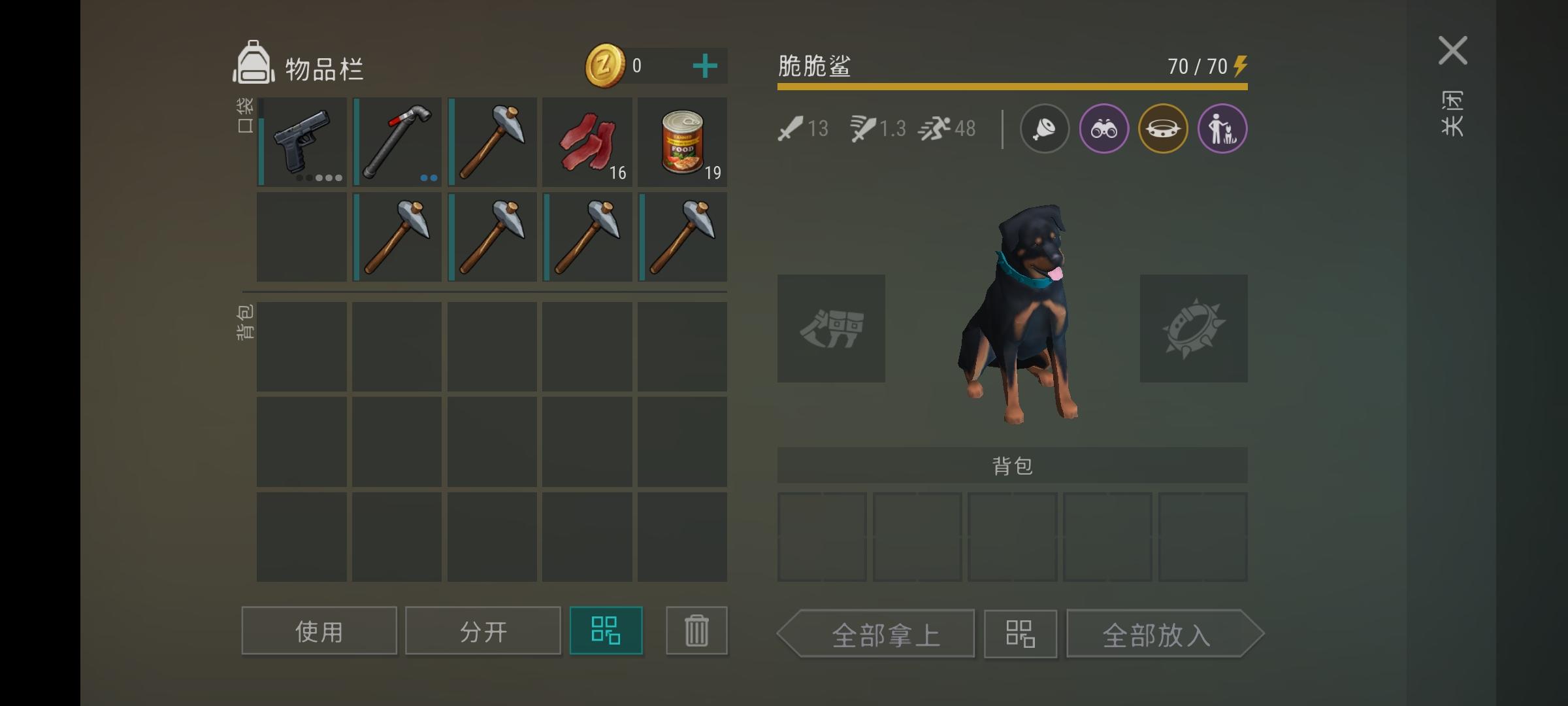Select the crowbar item slot
The width and height of the screenshot is (1568, 706).
397,141
